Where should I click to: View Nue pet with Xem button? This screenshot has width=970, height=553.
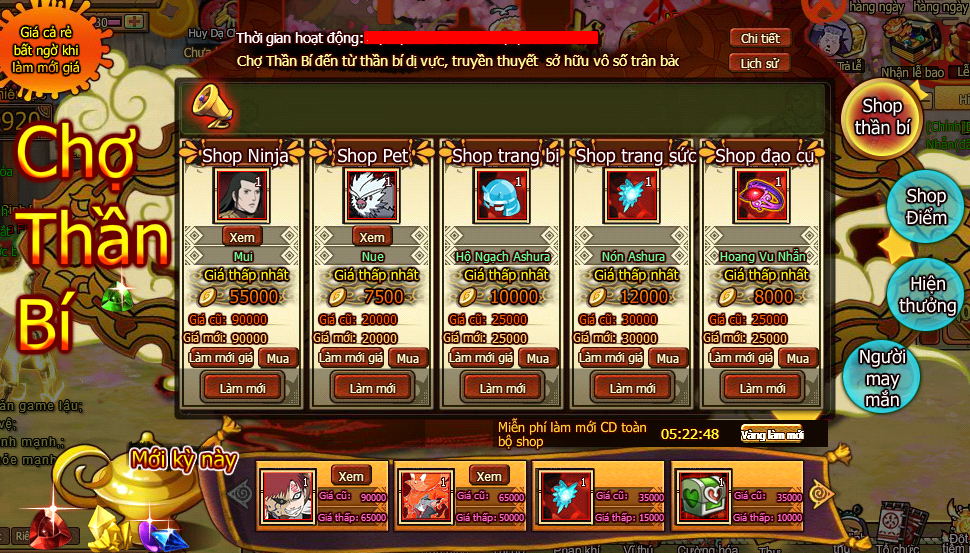pos(372,237)
